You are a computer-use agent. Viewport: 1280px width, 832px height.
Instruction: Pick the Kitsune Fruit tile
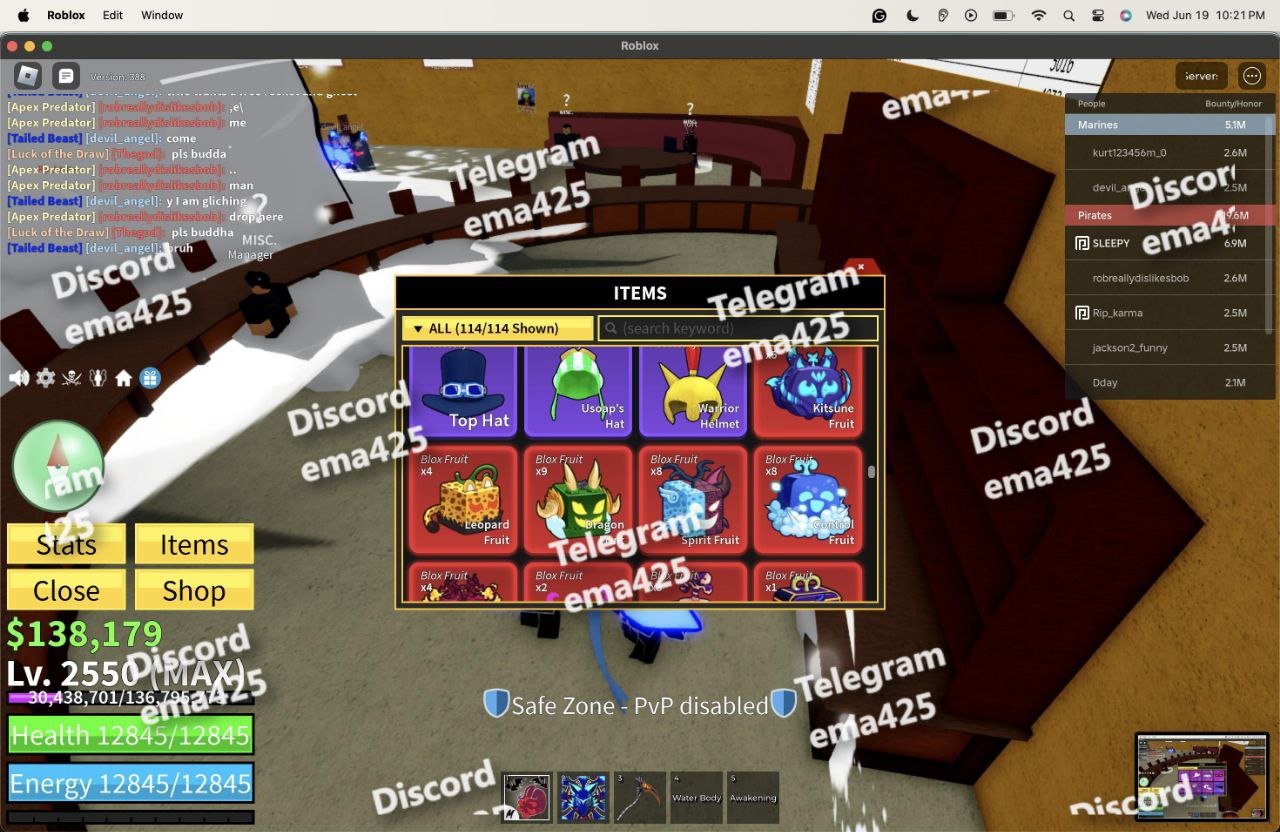click(807, 390)
